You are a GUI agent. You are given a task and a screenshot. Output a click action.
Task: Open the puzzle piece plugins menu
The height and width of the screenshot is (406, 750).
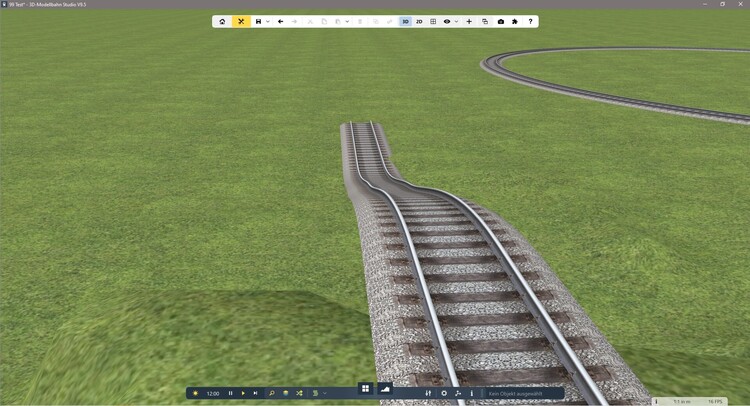(515, 21)
